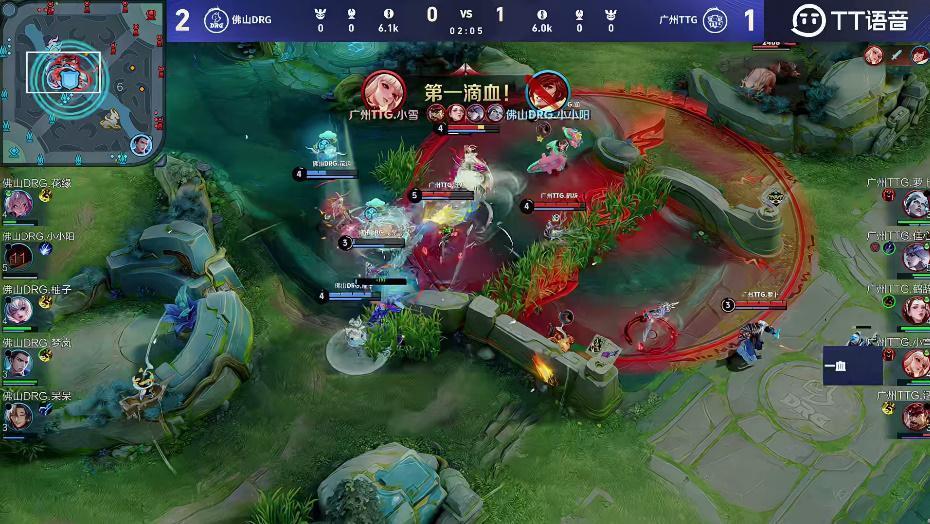Image resolution: width=930 pixels, height=524 pixels.
Task: Open the TT语音 sponsor logo
Action: point(850,20)
